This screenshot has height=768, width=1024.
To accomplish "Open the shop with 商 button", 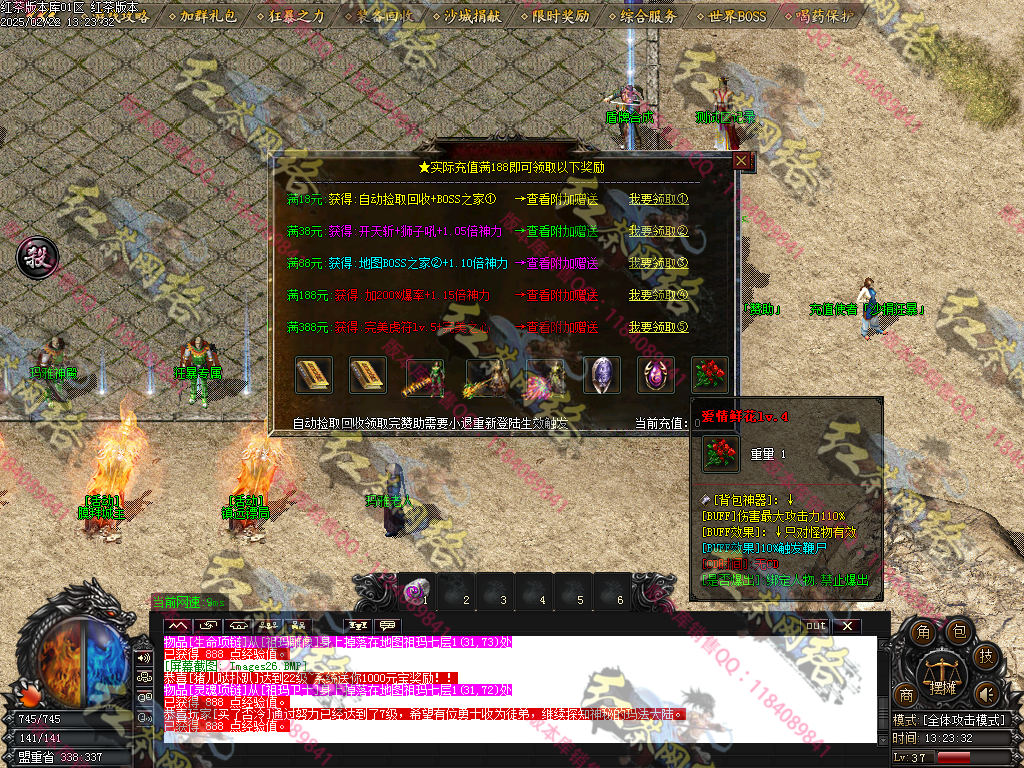I will click(907, 695).
